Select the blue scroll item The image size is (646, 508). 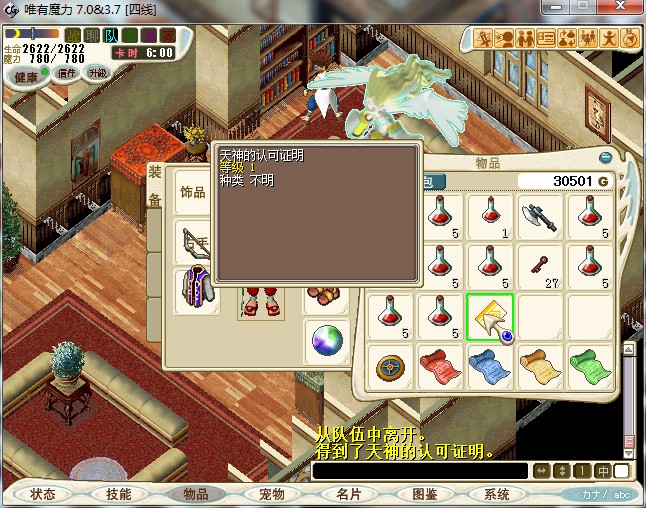490,366
